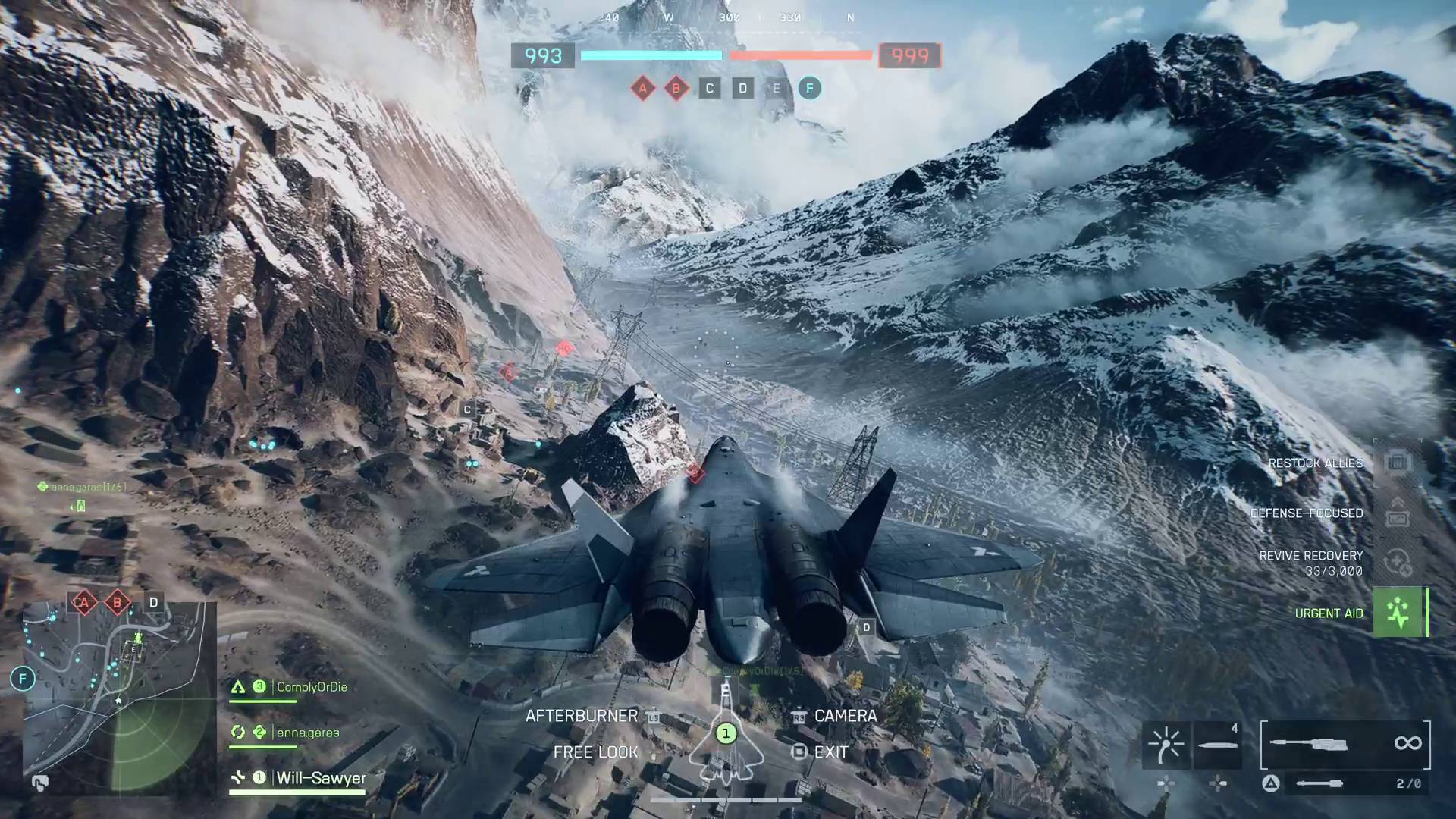Toggle the captured objective A diamond marker
The width and height of the screenshot is (1456, 819).
[x=644, y=88]
